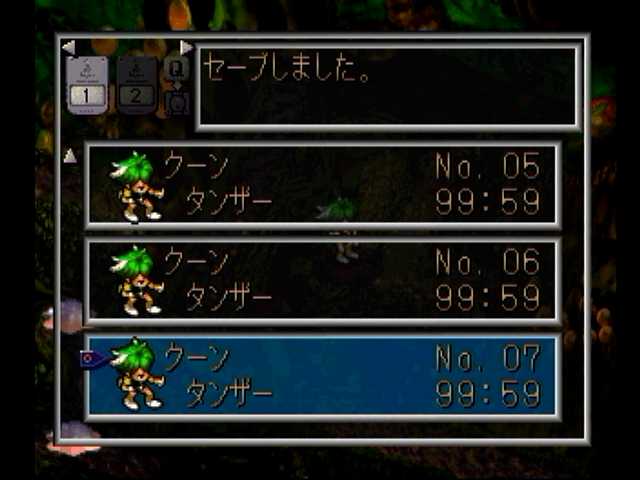
Task: Click the right arrow above memory cards
Action: (x=186, y=47)
